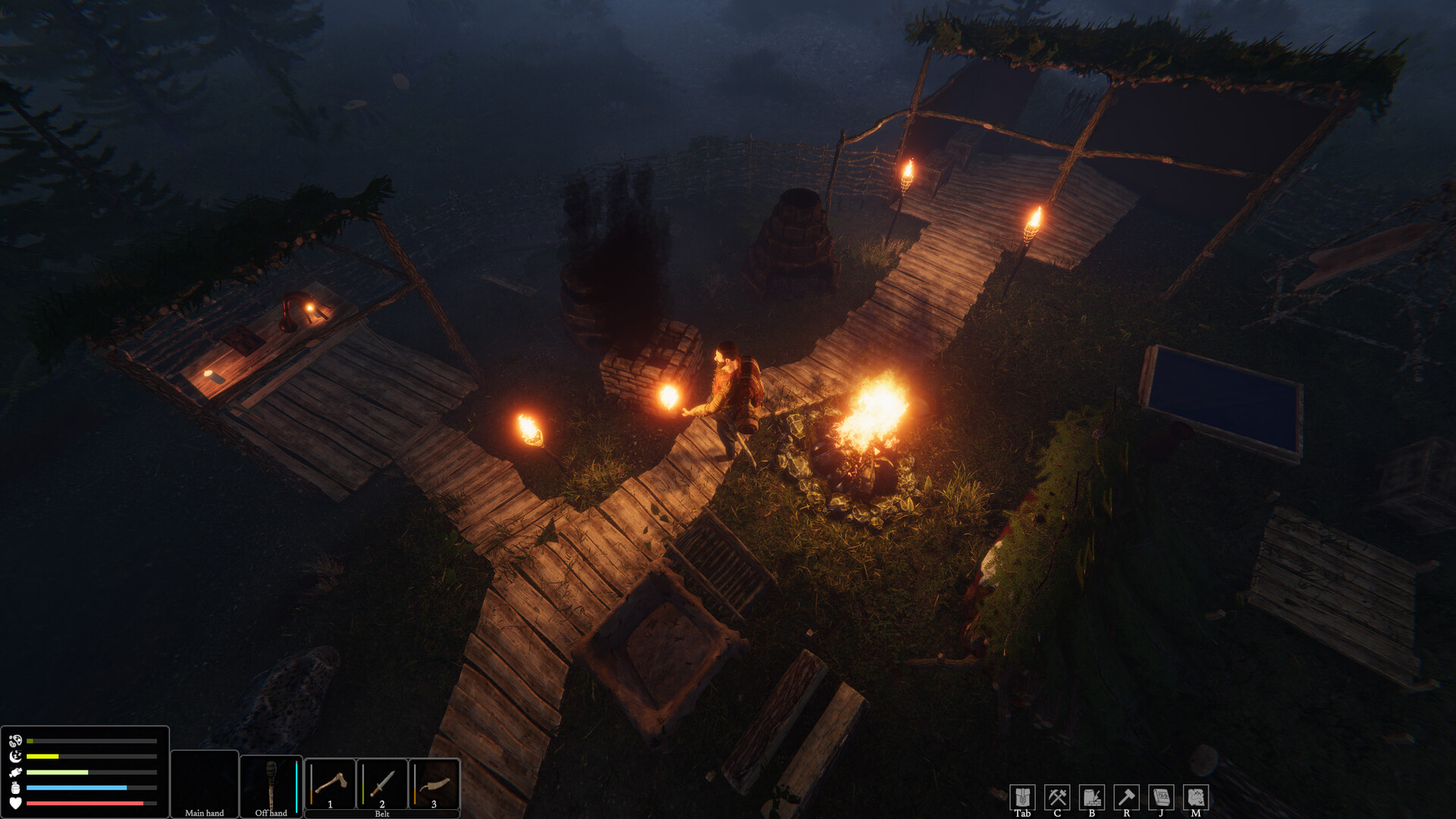Select the curved tool in belt slot 3
1456x819 pixels.
(x=435, y=783)
